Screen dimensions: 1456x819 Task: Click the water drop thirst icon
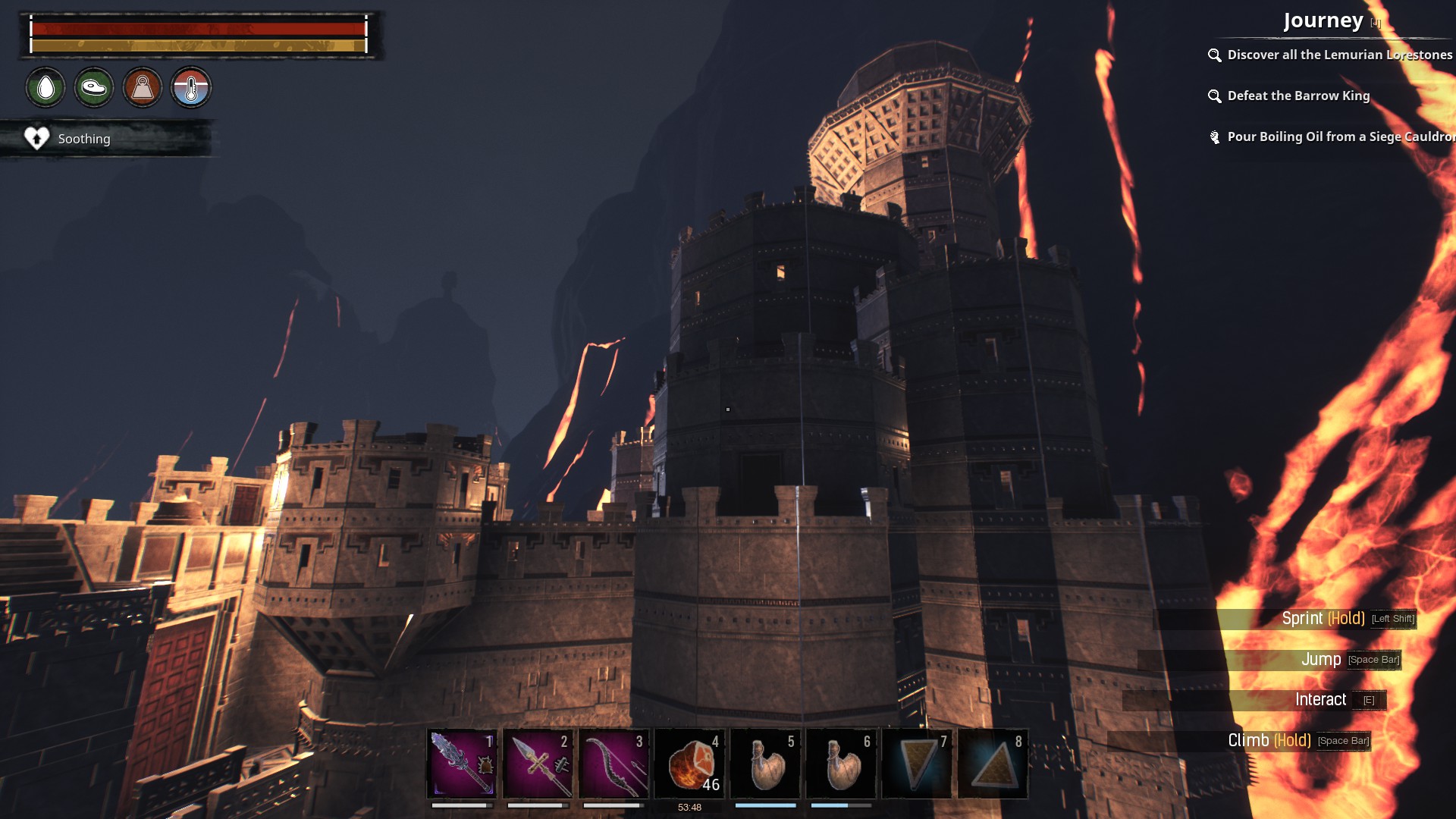[x=45, y=88]
